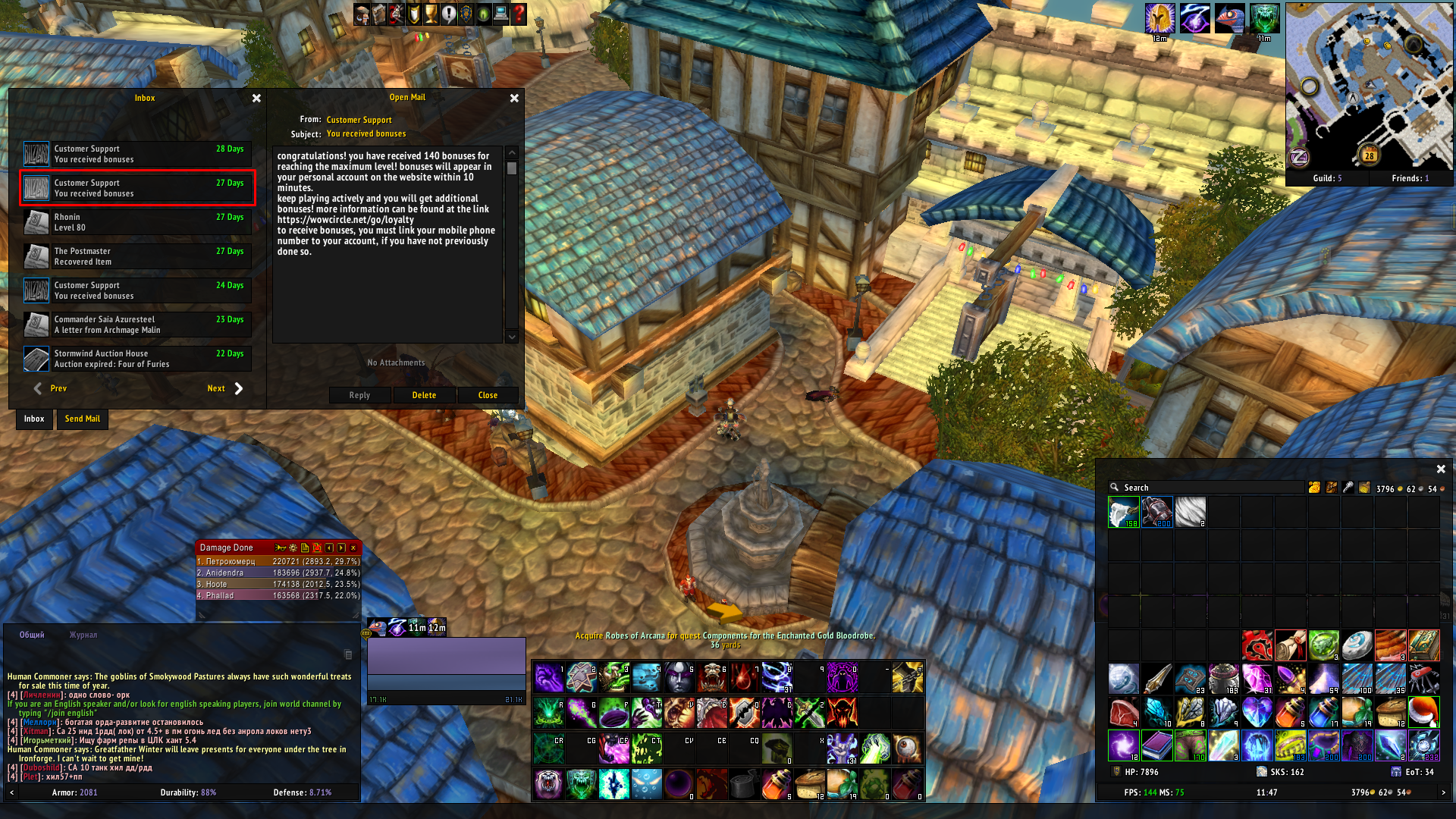Close the Inbox panel

pos(256,99)
